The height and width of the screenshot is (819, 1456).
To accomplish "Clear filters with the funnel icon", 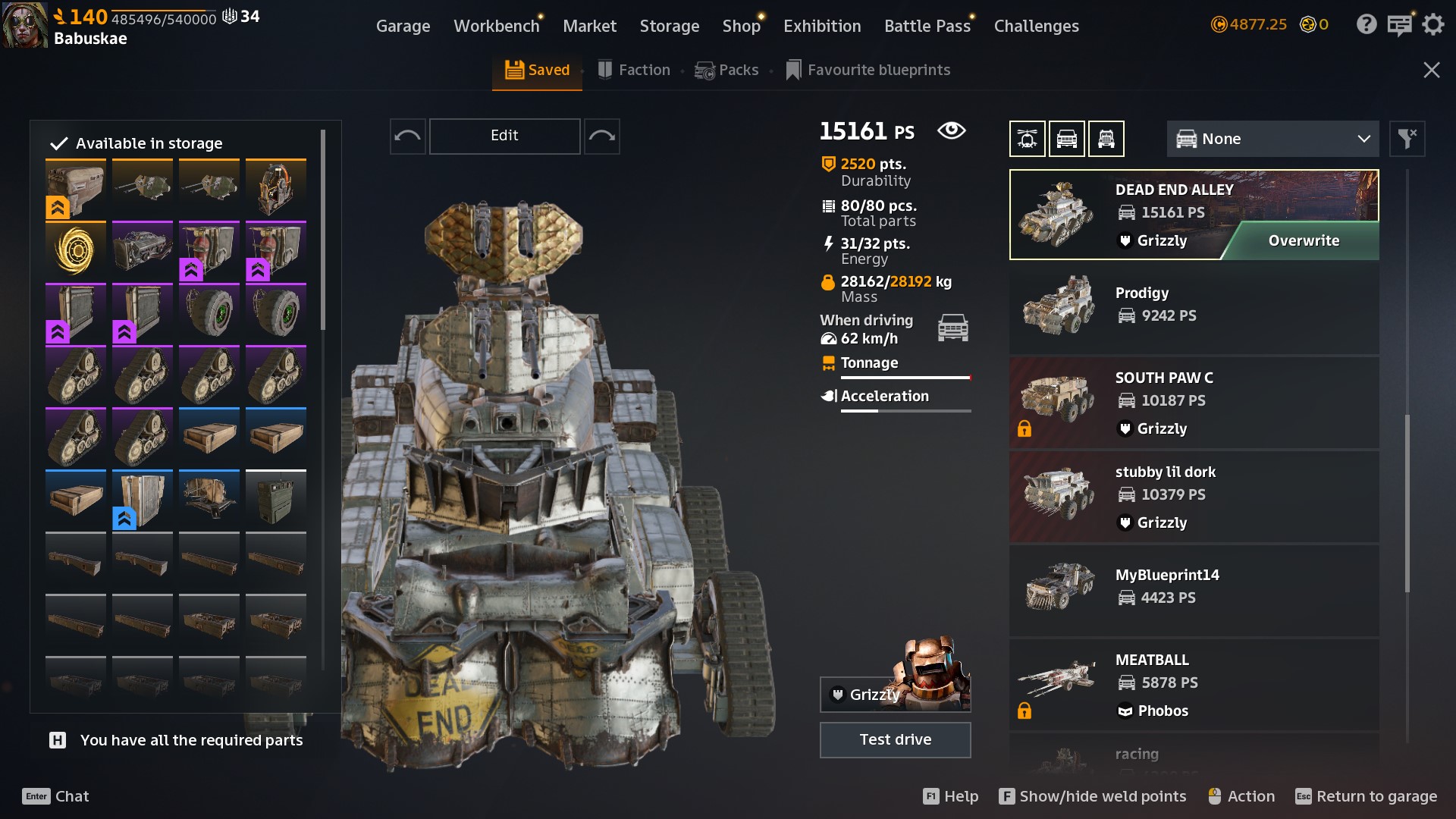I will click(1407, 139).
